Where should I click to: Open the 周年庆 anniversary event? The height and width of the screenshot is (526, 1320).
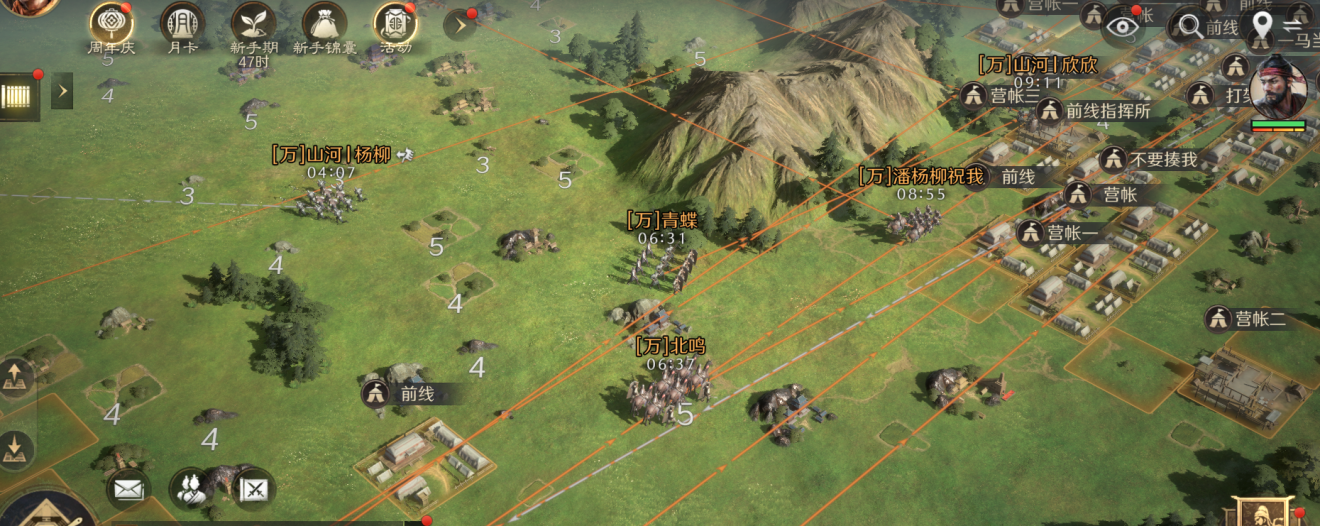111,24
